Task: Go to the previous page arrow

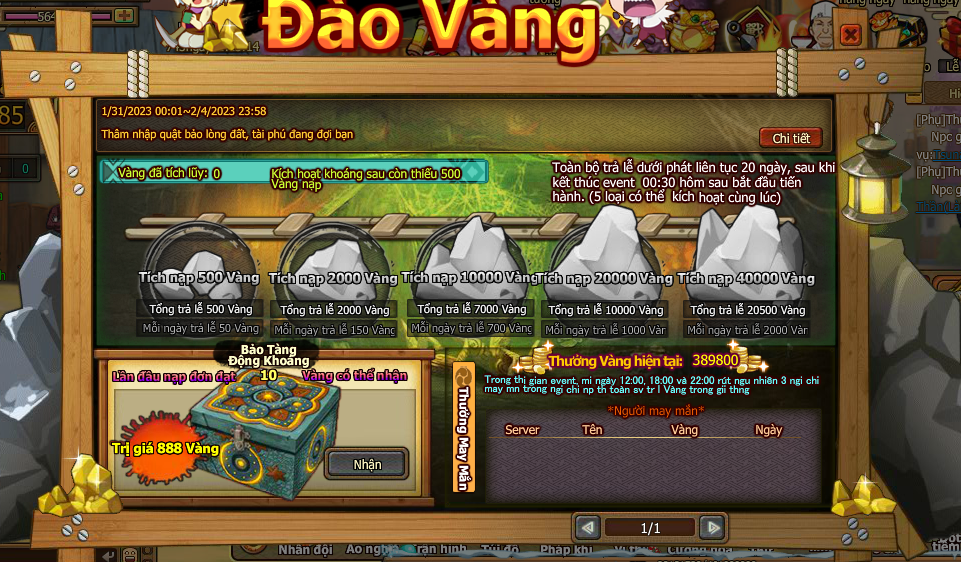Action: pyautogui.click(x=588, y=527)
